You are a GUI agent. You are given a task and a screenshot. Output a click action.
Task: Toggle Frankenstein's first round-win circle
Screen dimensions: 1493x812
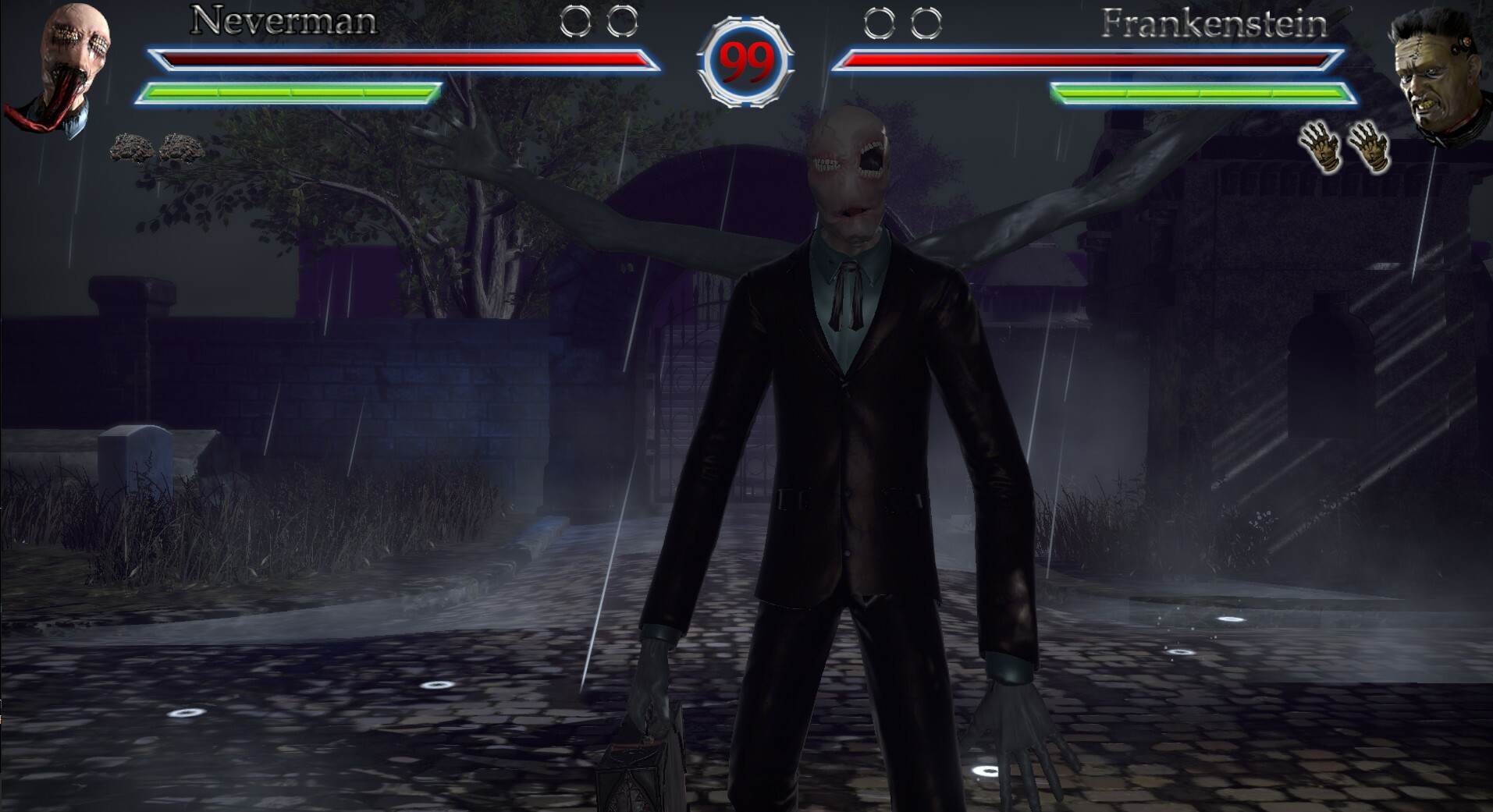click(878, 23)
